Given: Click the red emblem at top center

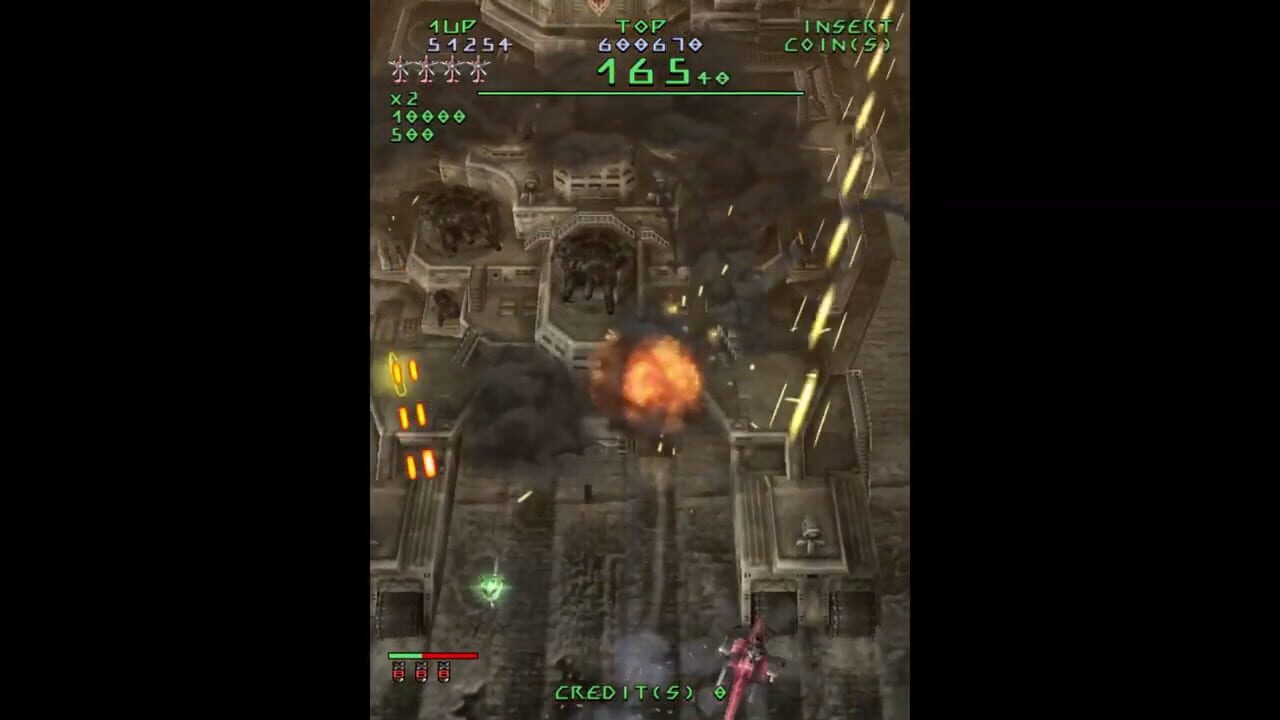Looking at the screenshot, I should [597, 10].
